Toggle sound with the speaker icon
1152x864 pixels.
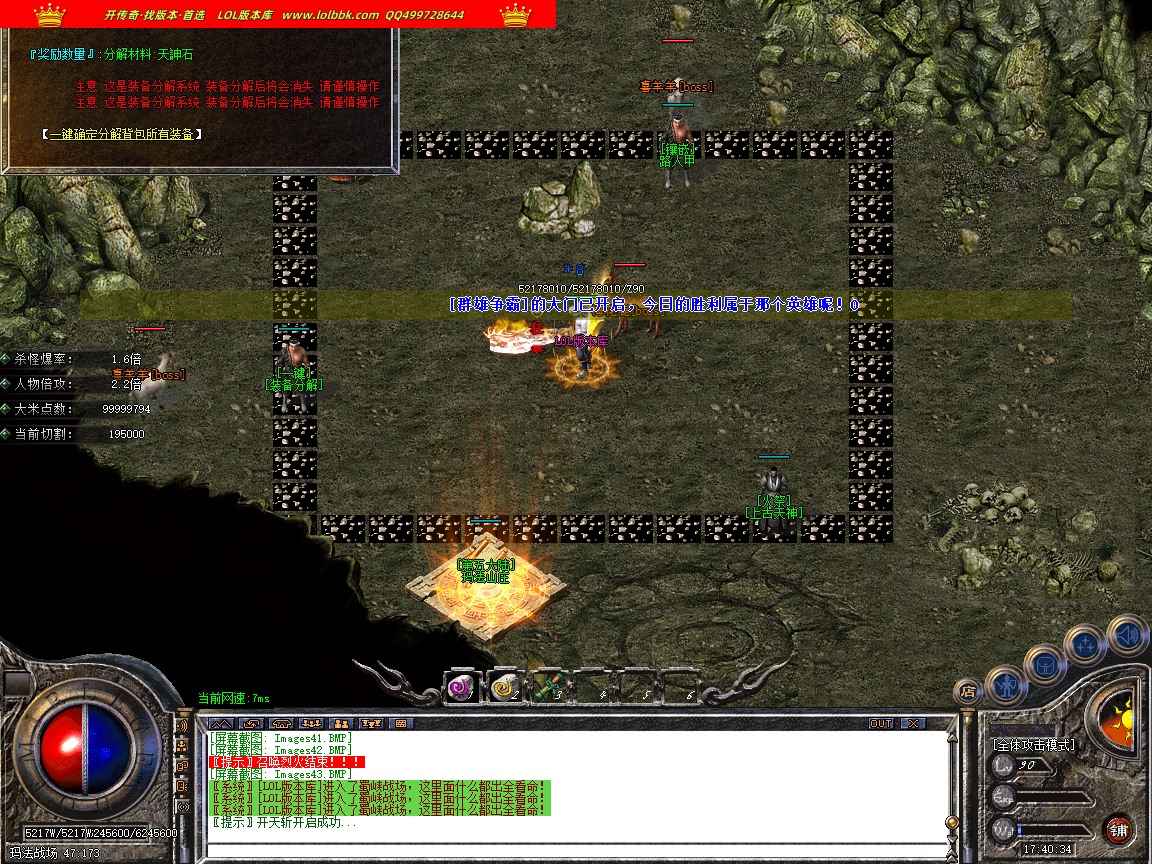[x=1127, y=634]
